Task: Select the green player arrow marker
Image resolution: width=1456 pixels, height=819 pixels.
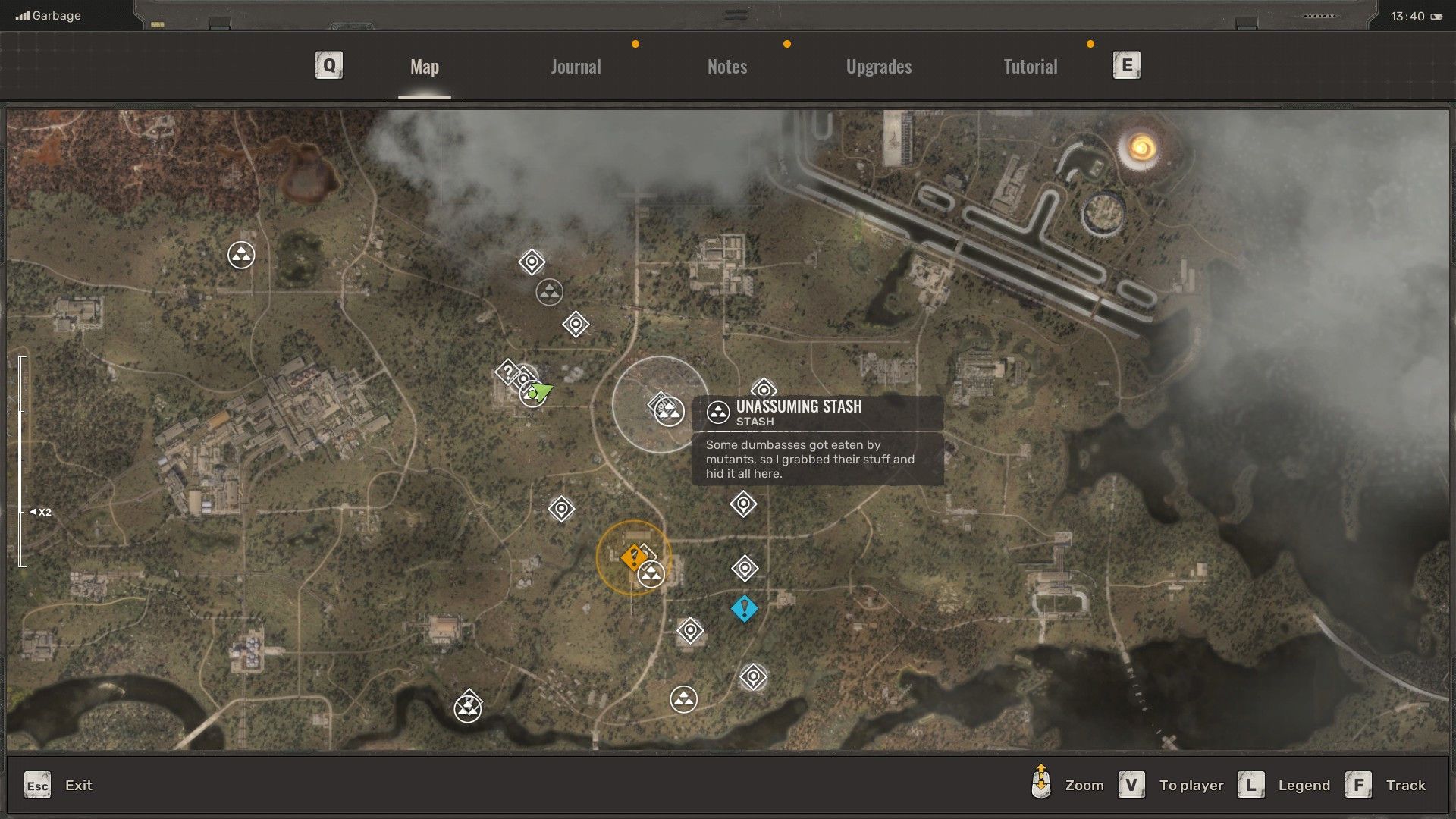Action: (541, 391)
